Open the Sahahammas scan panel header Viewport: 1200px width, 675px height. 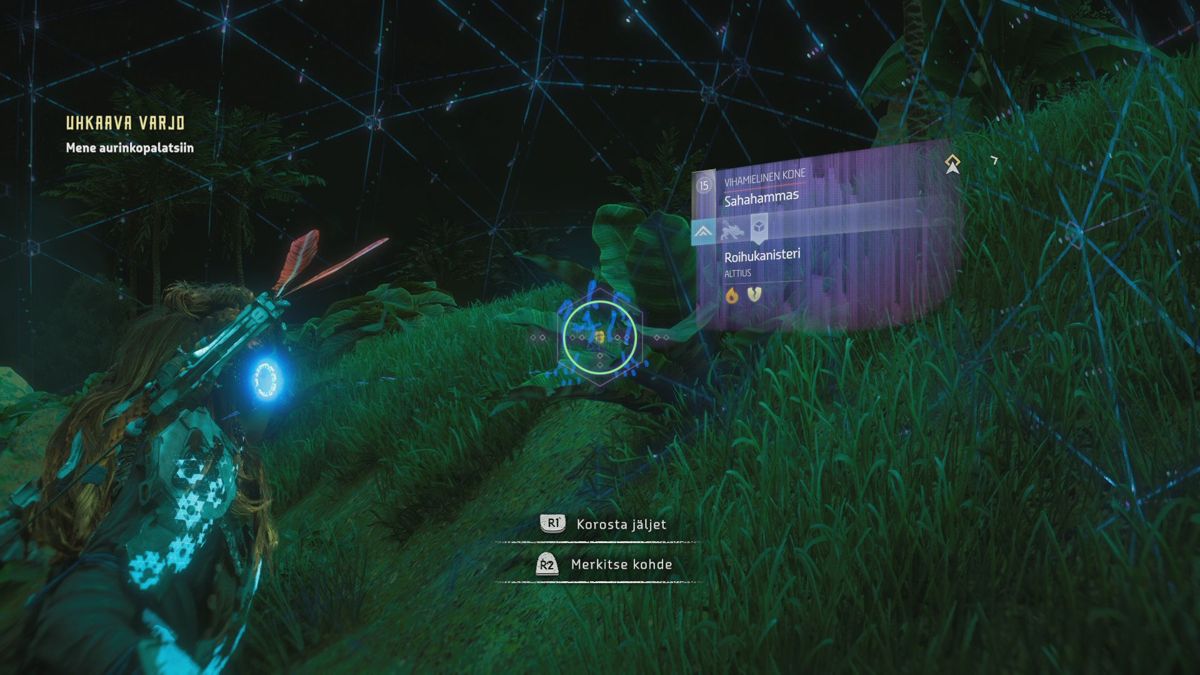[762, 198]
